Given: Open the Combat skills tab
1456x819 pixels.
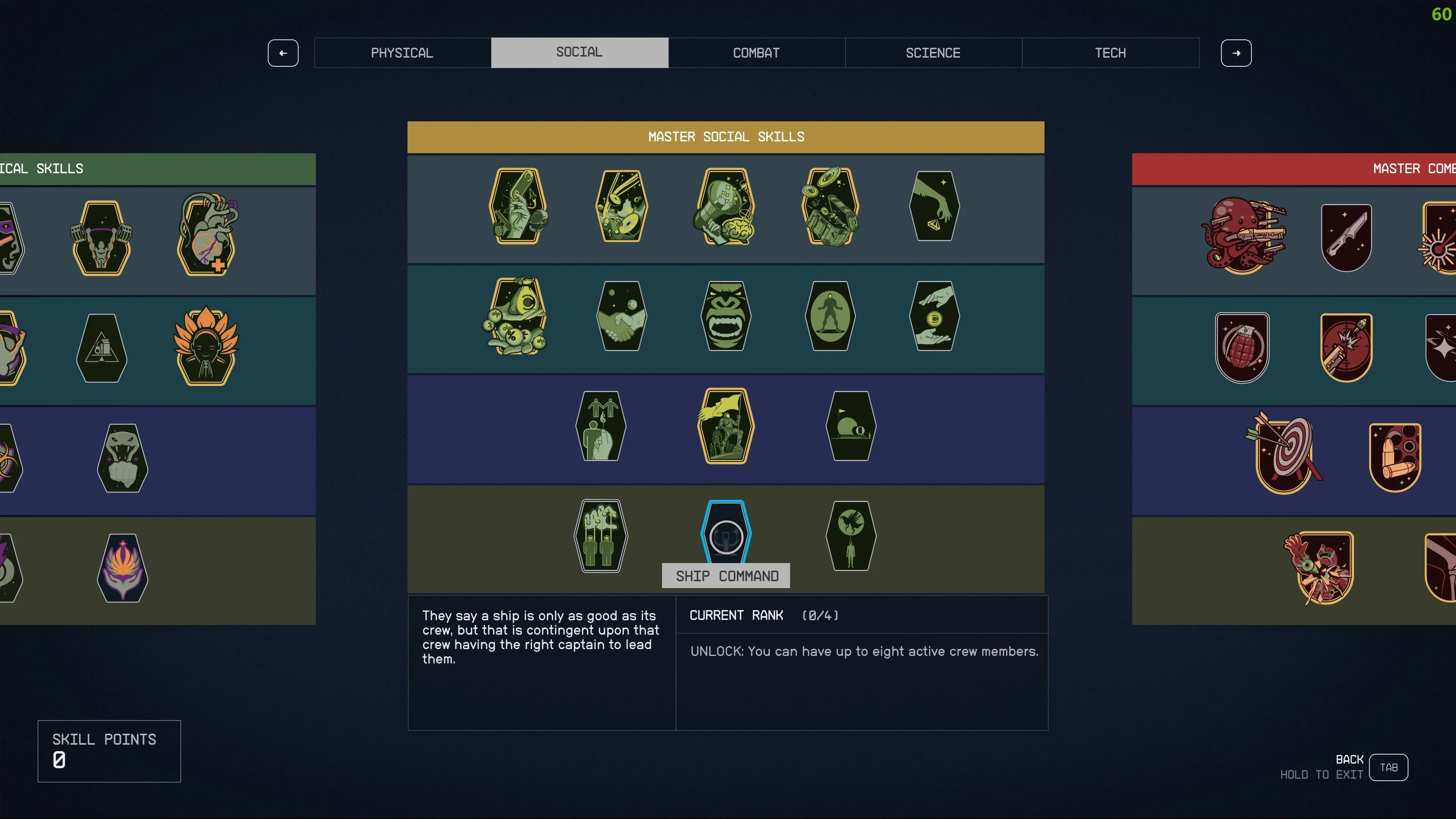Looking at the screenshot, I should (x=756, y=53).
